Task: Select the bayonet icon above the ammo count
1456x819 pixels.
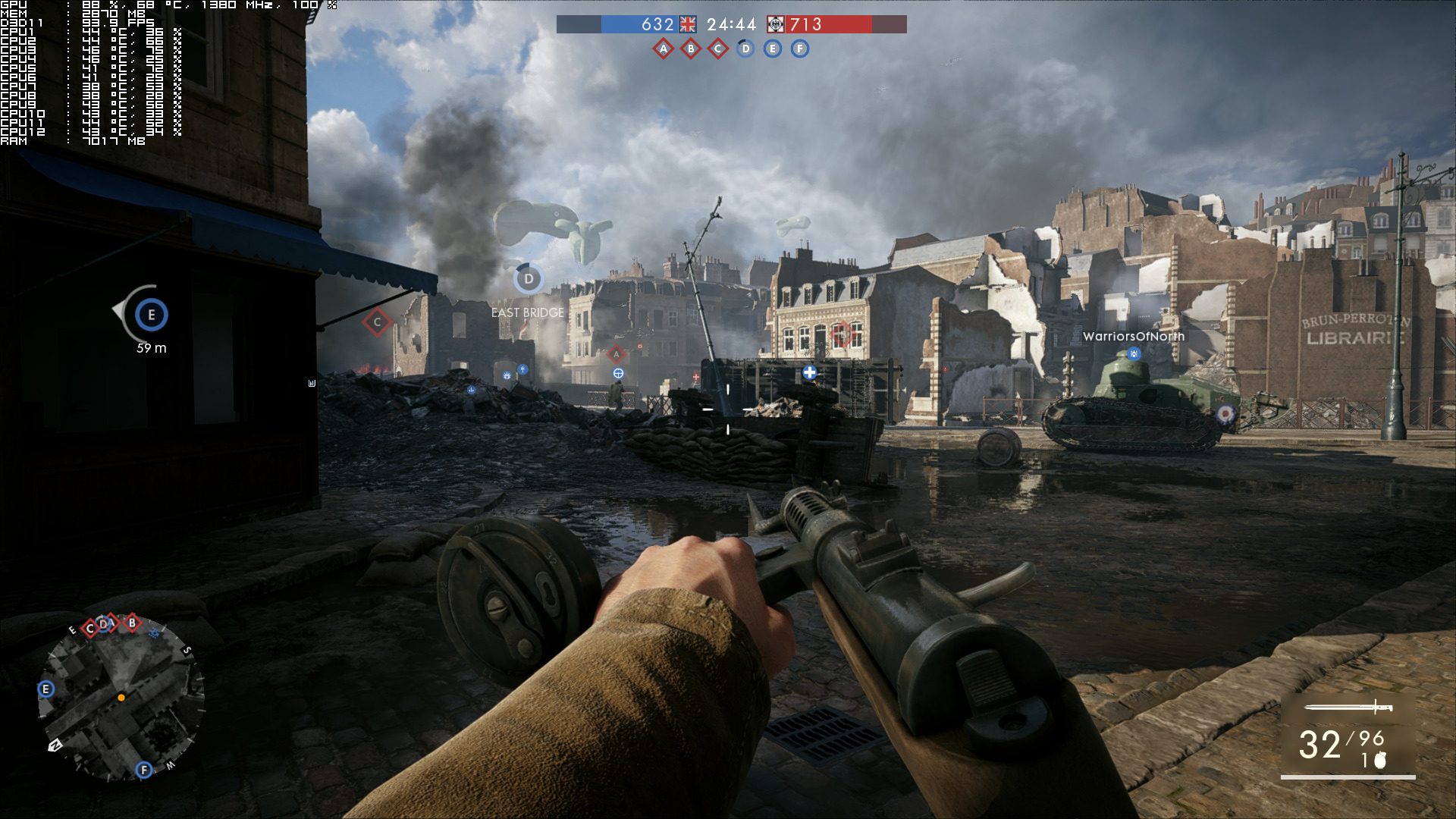Action: (x=1348, y=708)
